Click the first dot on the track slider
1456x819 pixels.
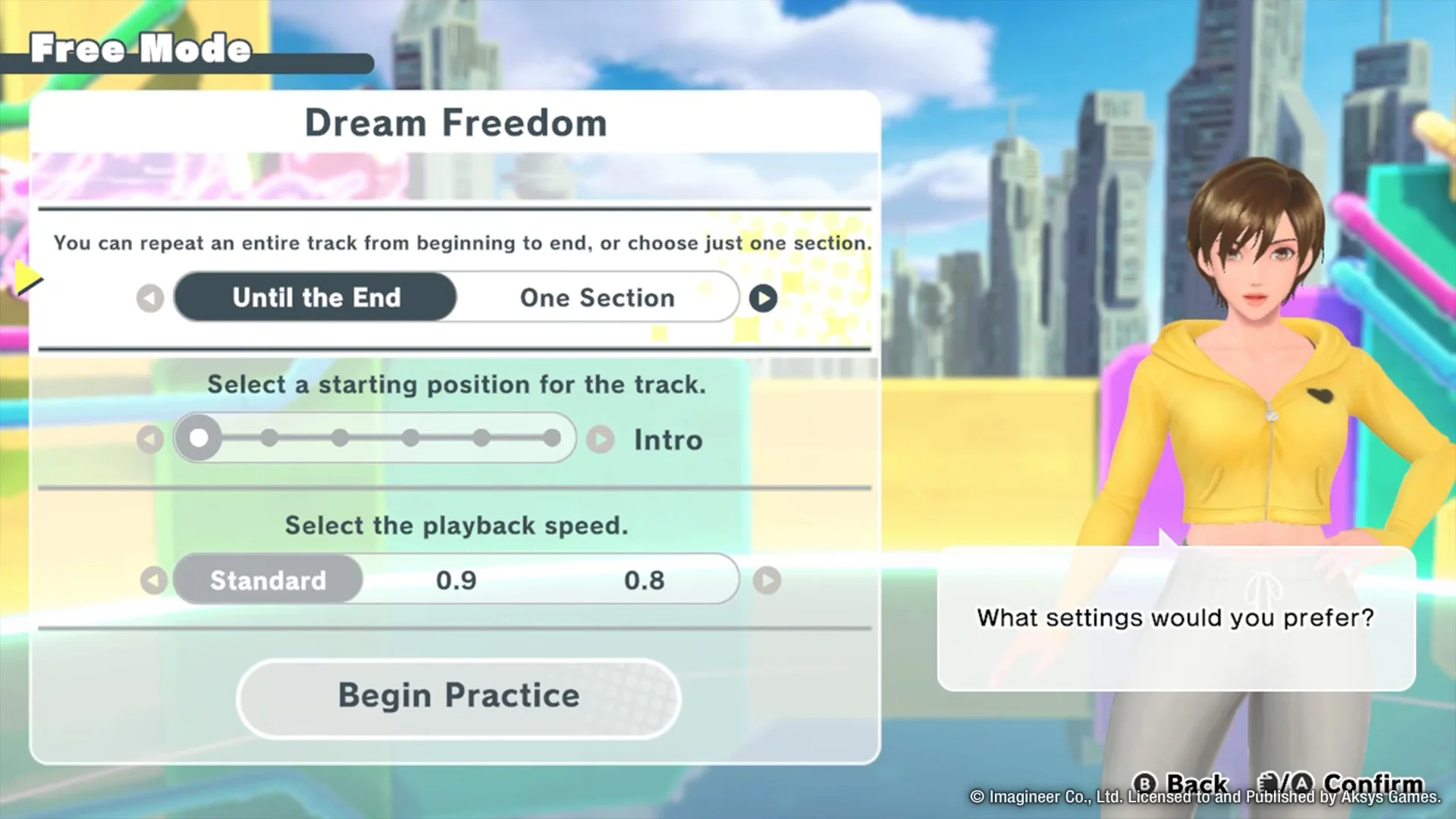(199, 438)
